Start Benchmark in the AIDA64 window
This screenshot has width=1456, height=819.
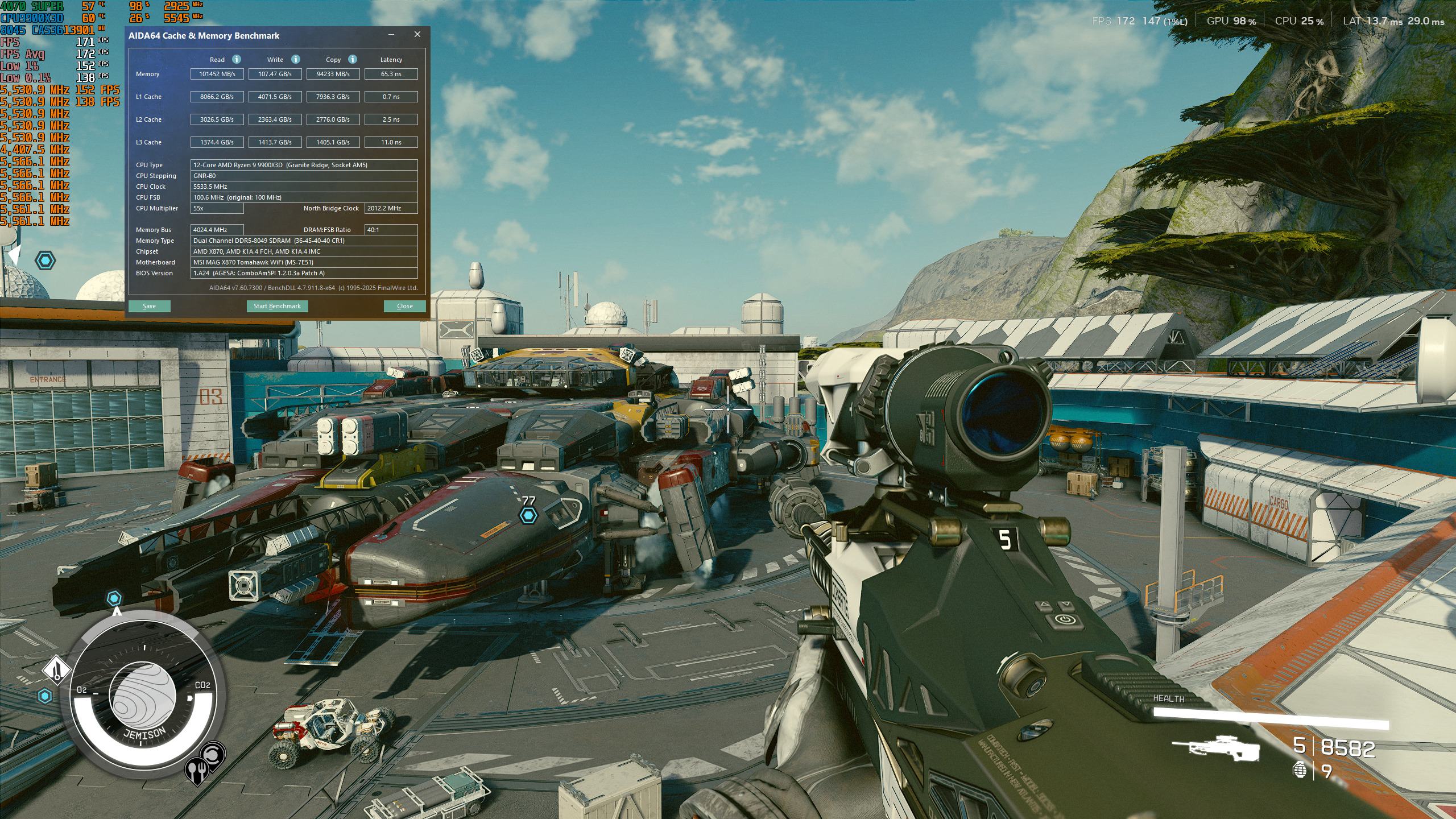pyautogui.click(x=277, y=306)
